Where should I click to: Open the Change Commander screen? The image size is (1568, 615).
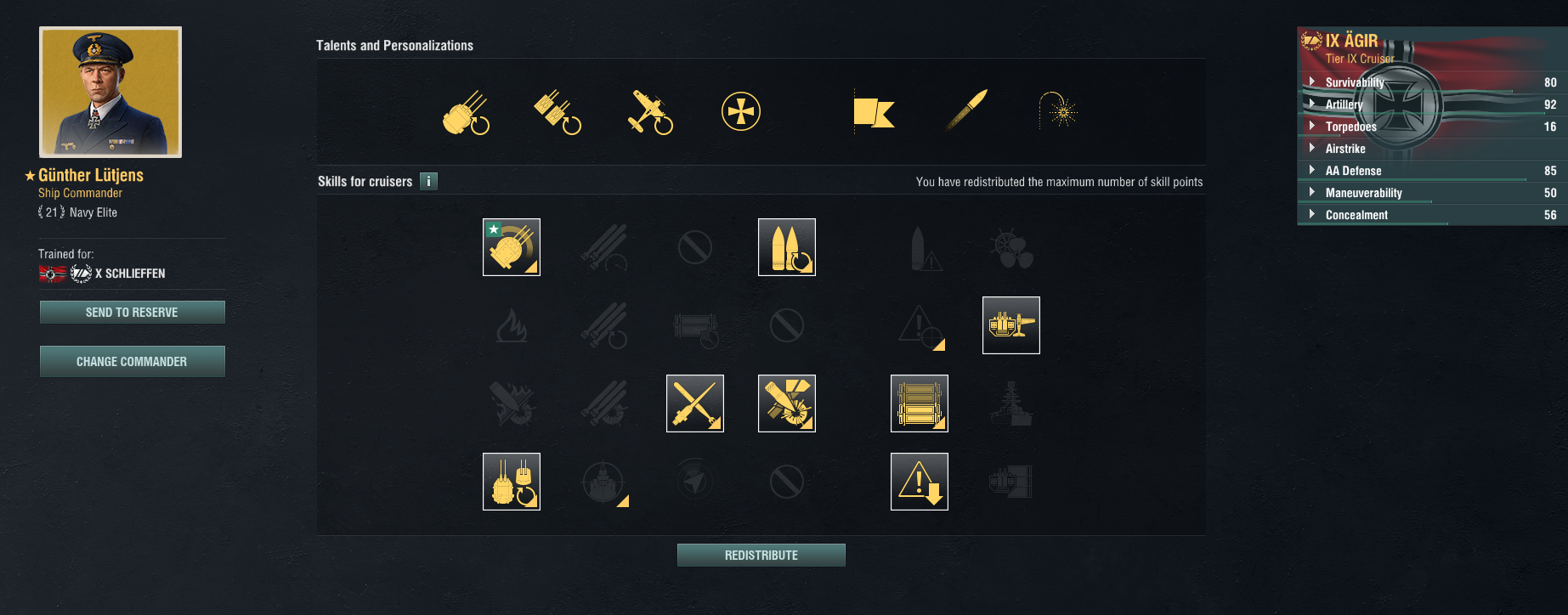coord(132,362)
